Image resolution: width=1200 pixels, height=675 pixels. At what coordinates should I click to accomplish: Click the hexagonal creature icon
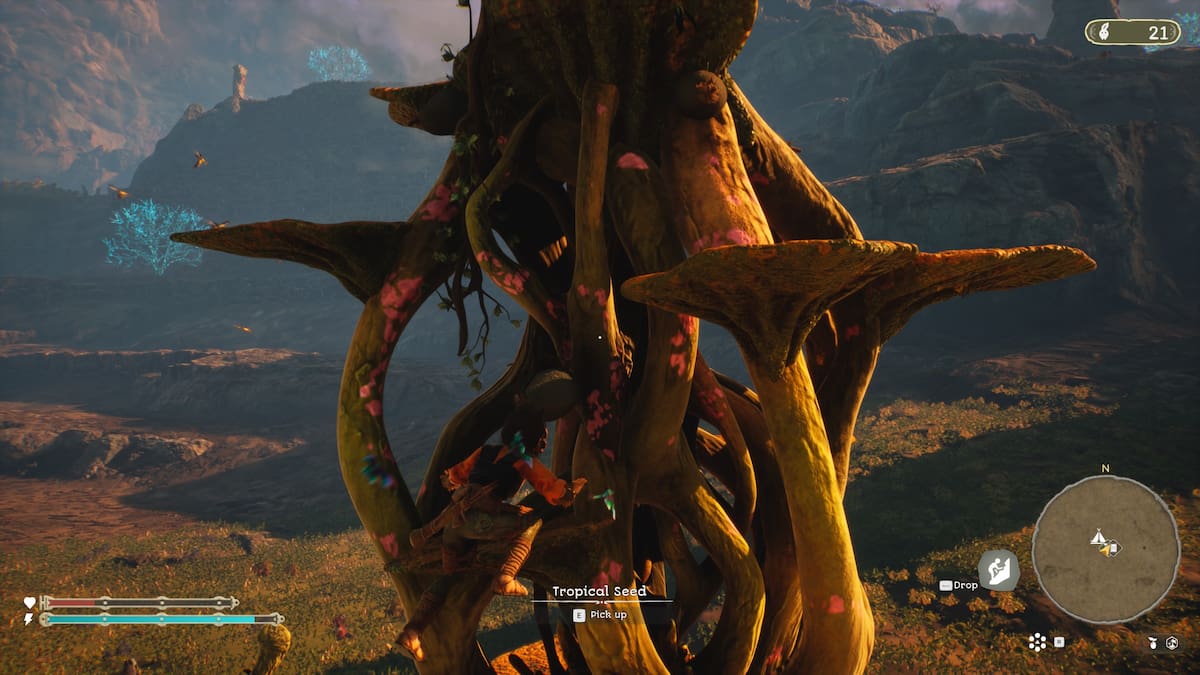coord(1171,642)
